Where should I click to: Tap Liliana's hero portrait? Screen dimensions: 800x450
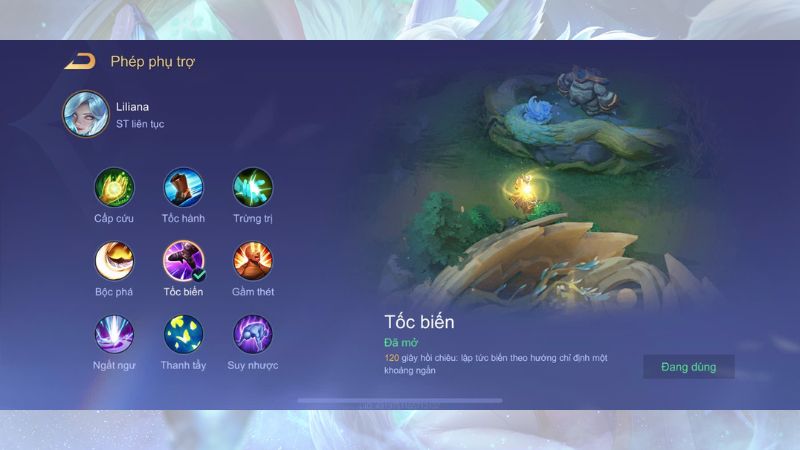[84, 114]
